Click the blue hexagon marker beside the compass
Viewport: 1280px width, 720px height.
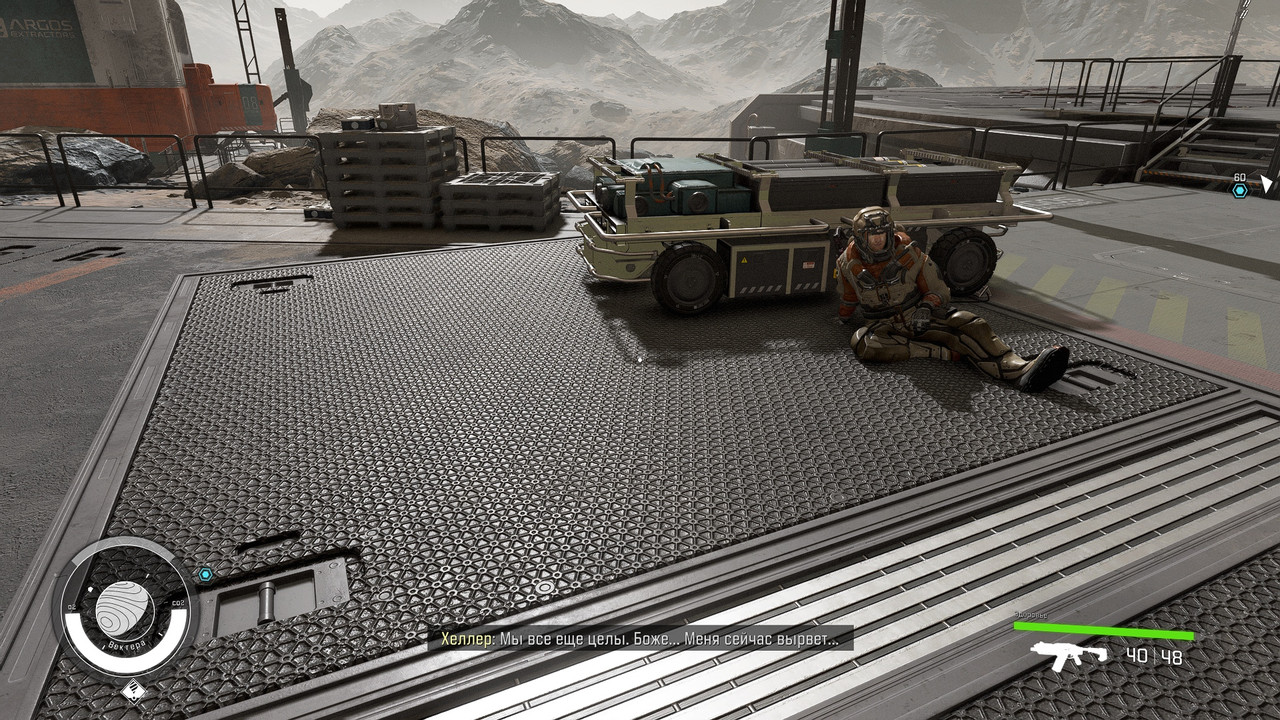[x=205, y=574]
